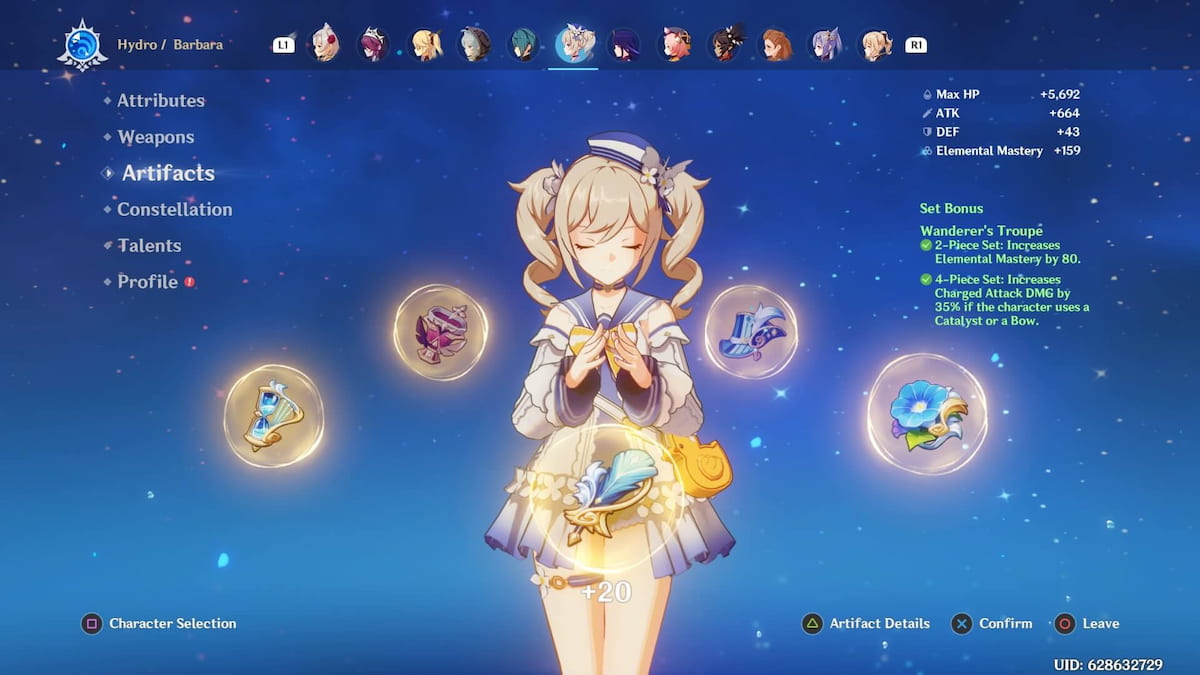Switch to the magenta-haired character portrait

point(373,44)
